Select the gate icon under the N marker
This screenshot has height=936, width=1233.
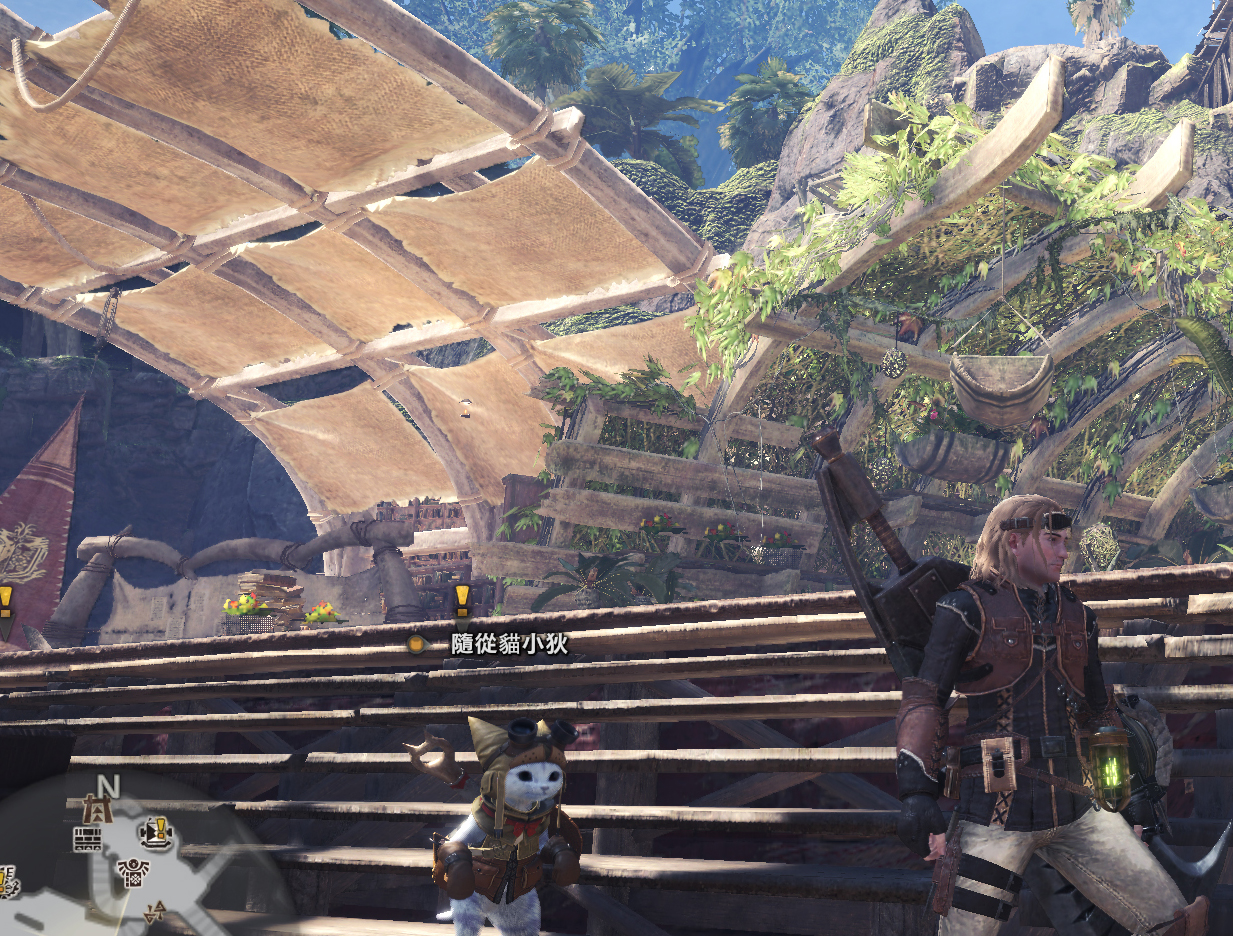(x=99, y=809)
